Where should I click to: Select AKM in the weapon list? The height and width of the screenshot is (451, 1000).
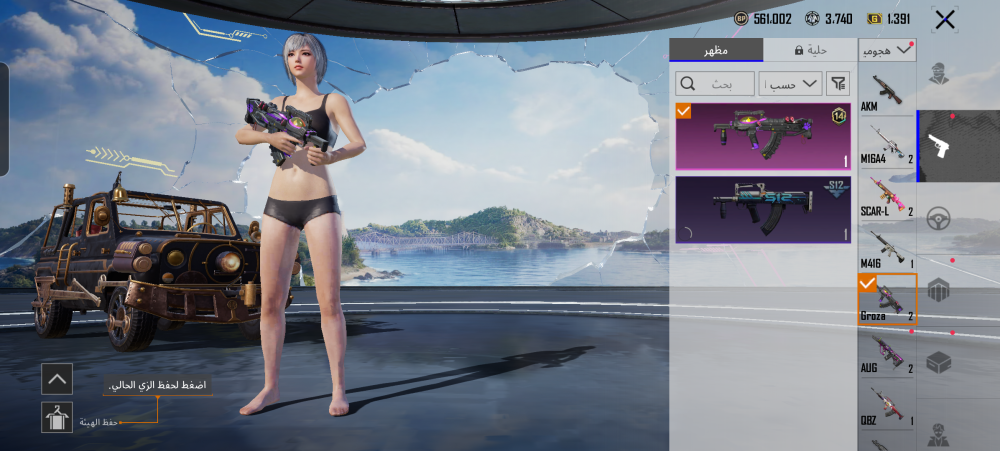point(886,91)
